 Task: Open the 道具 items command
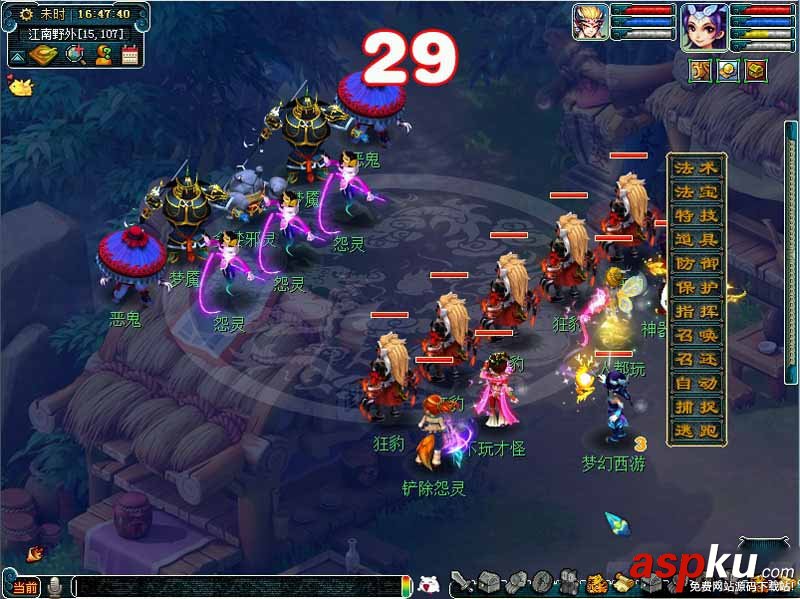tap(696, 240)
